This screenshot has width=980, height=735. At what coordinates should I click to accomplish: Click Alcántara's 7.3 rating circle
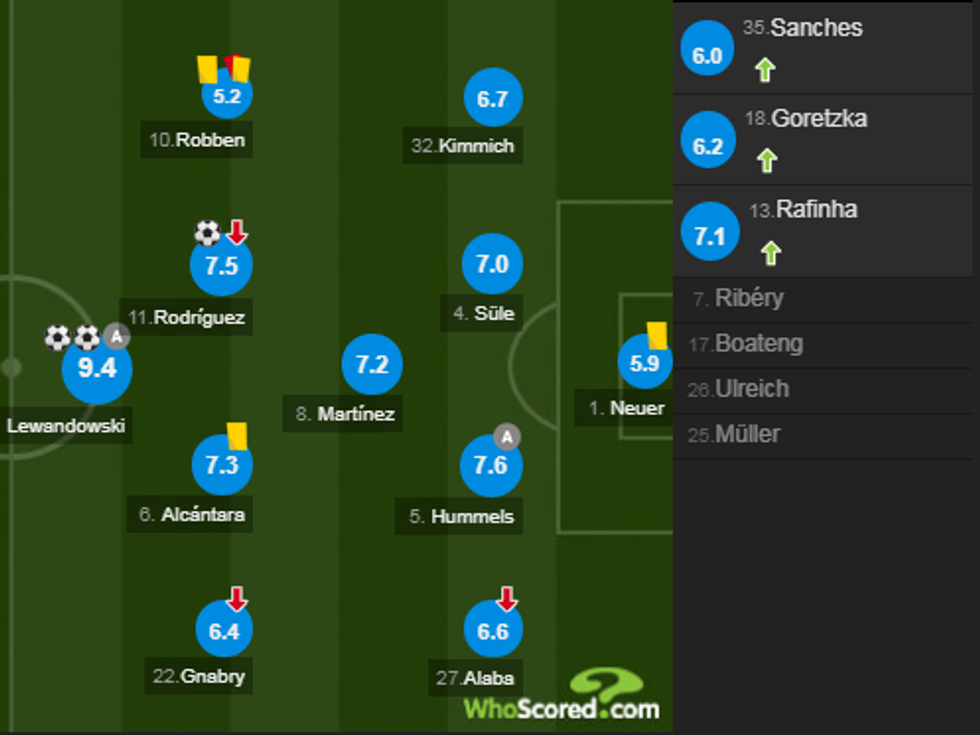pos(221,465)
